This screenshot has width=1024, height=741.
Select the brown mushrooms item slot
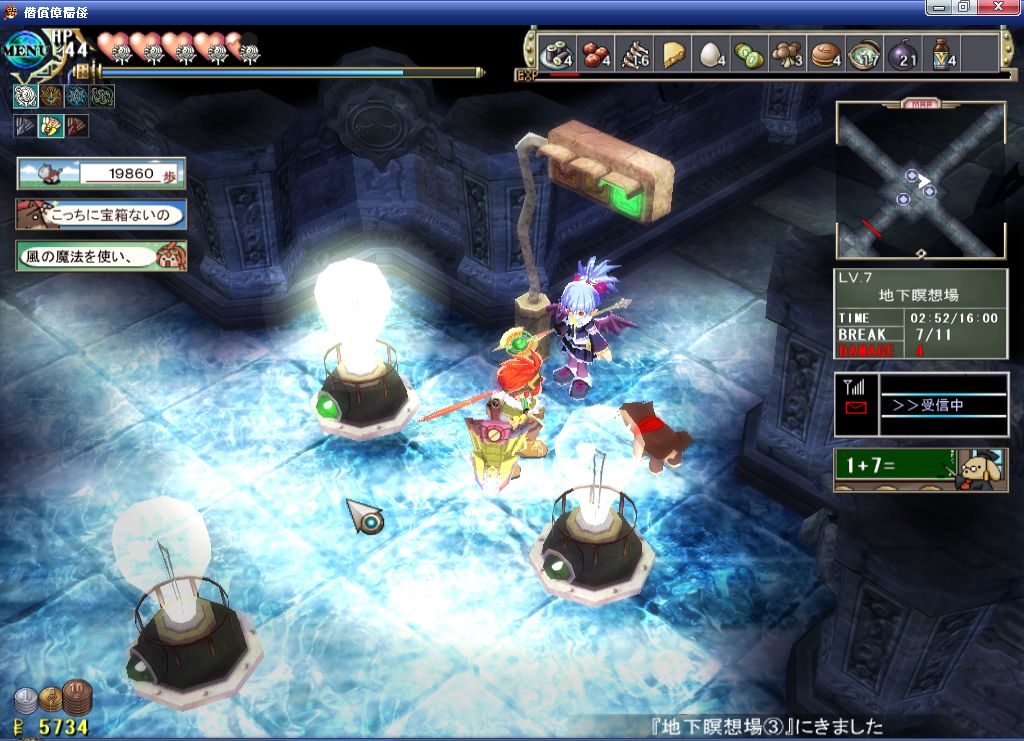point(788,54)
